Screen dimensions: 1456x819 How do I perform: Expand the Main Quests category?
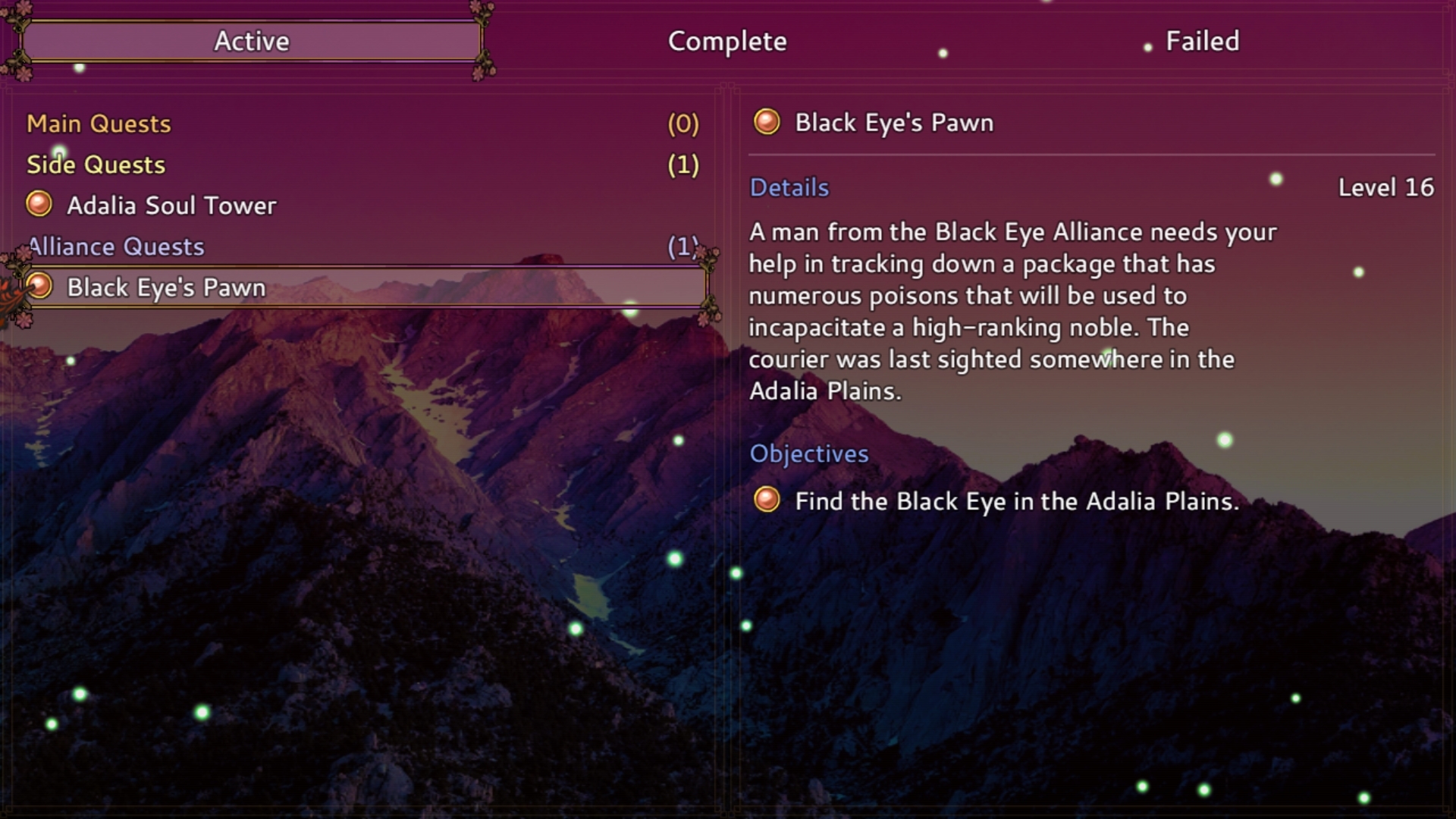pyautogui.click(x=99, y=124)
